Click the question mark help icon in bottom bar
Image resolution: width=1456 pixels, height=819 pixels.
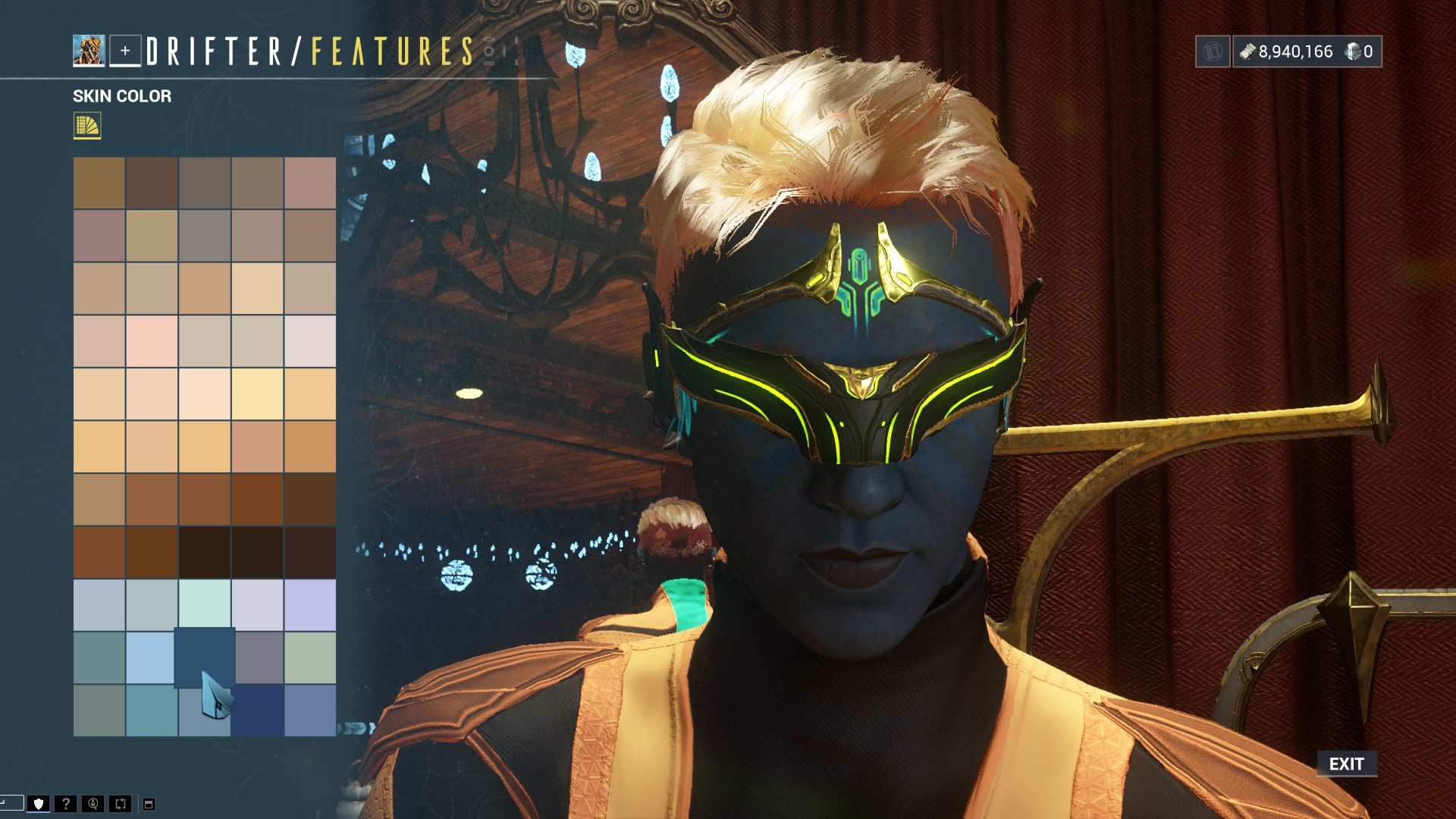tap(64, 802)
